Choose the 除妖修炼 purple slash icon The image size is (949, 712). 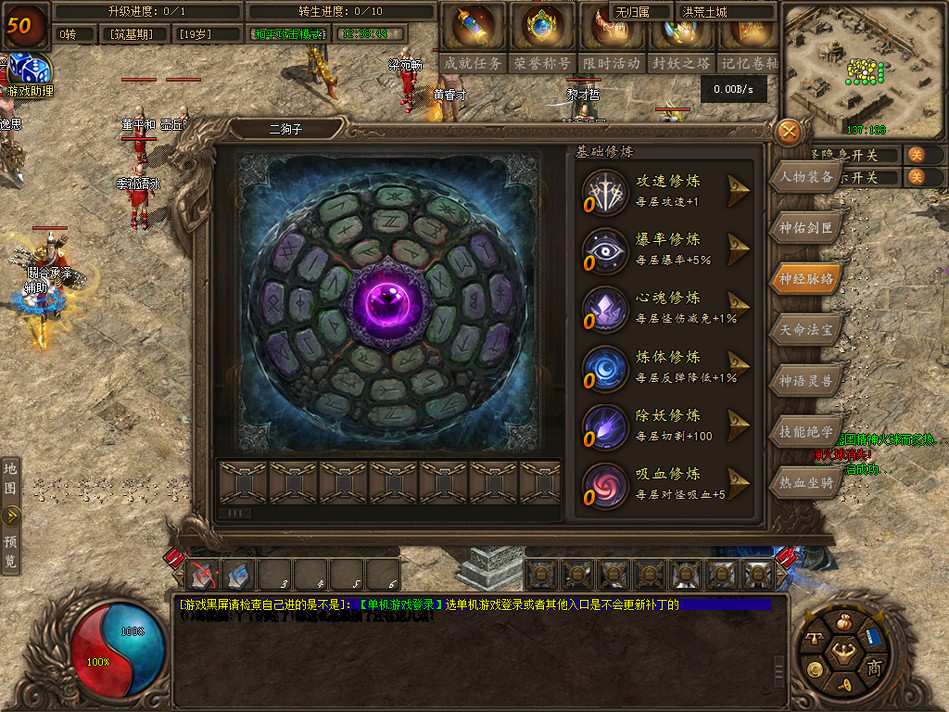(606, 425)
